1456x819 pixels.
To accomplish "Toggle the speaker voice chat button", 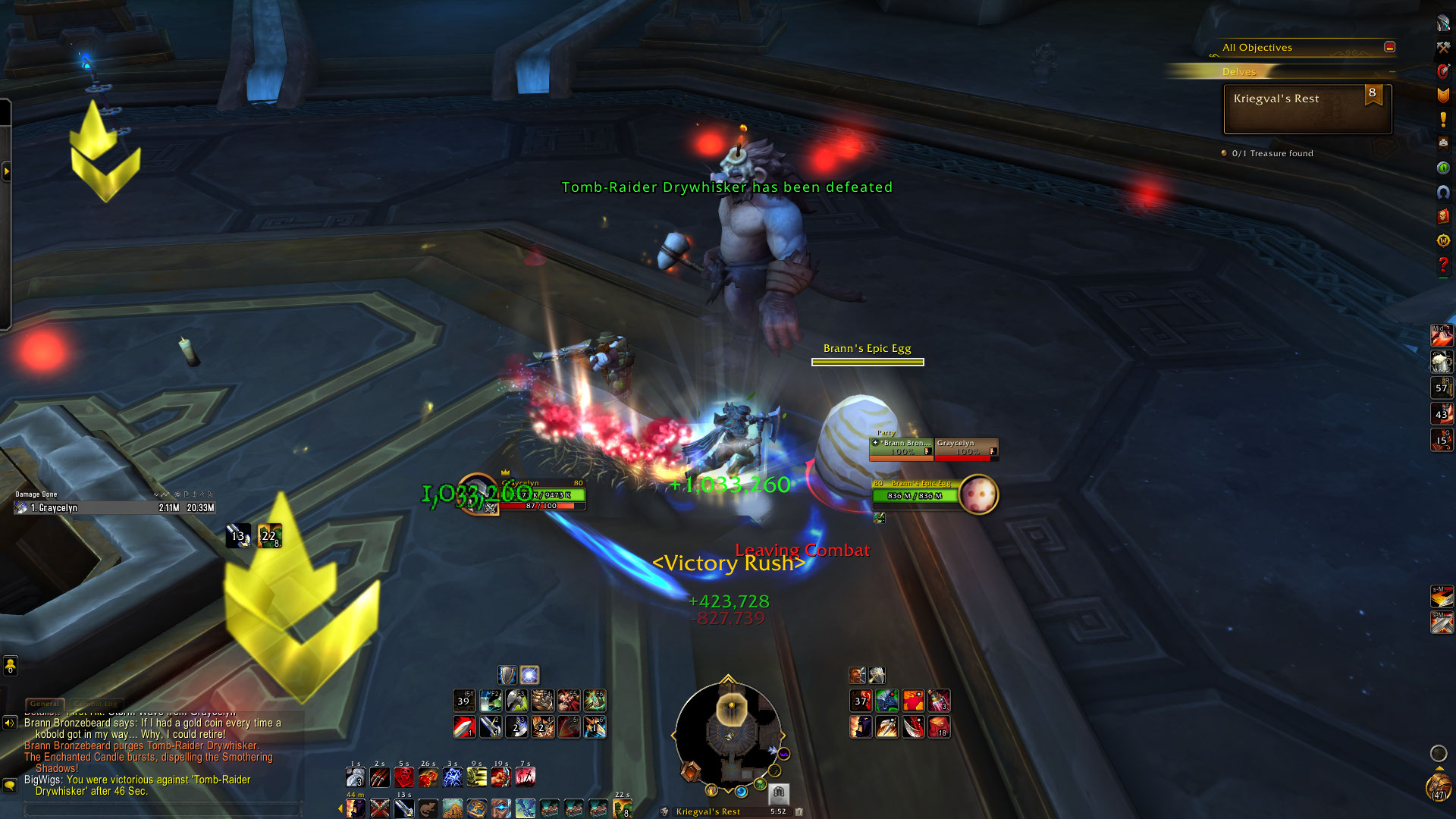I will [x=10, y=723].
